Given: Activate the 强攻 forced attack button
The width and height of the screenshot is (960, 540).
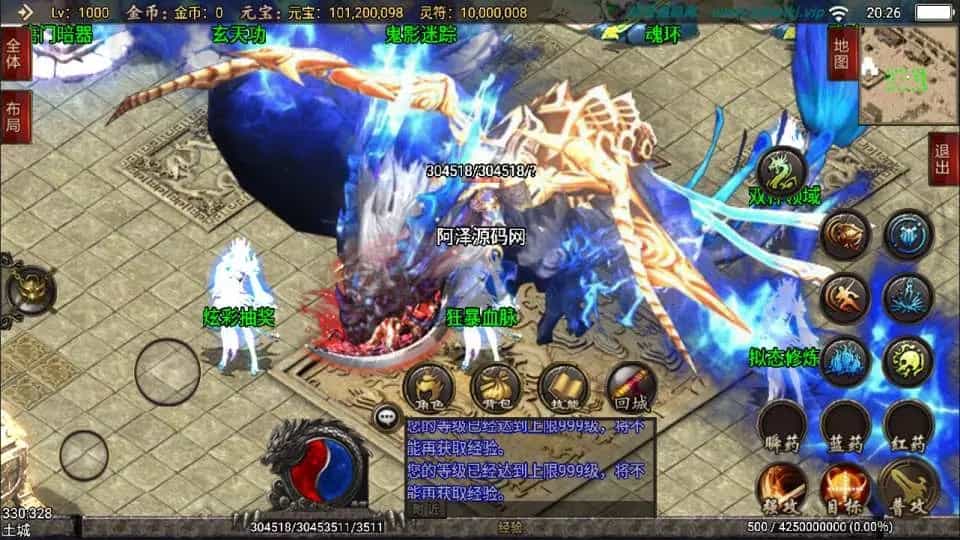Looking at the screenshot, I should (x=782, y=486).
